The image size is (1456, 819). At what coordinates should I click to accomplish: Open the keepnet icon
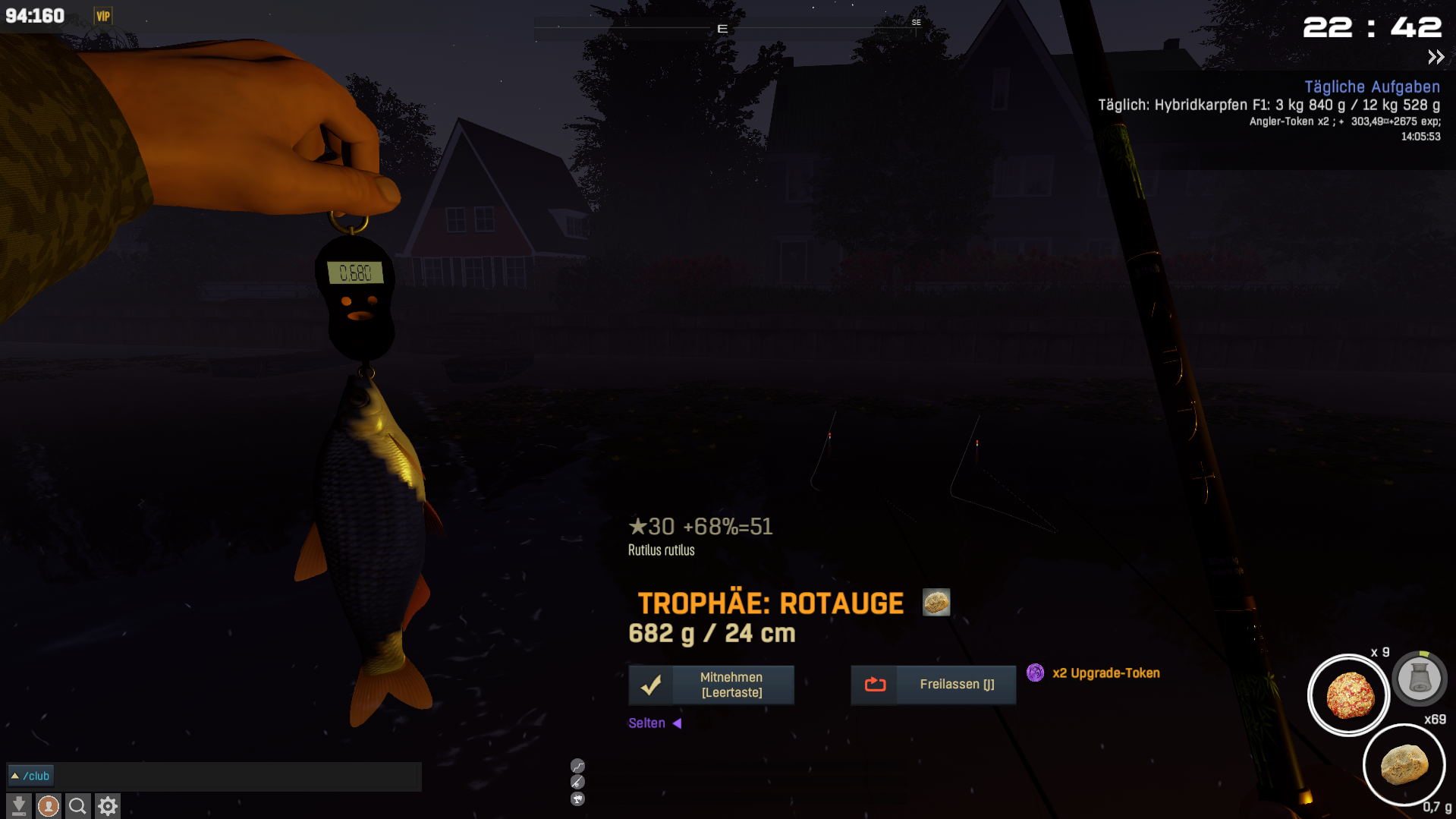pyautogui.click(x=1419, y=678)
